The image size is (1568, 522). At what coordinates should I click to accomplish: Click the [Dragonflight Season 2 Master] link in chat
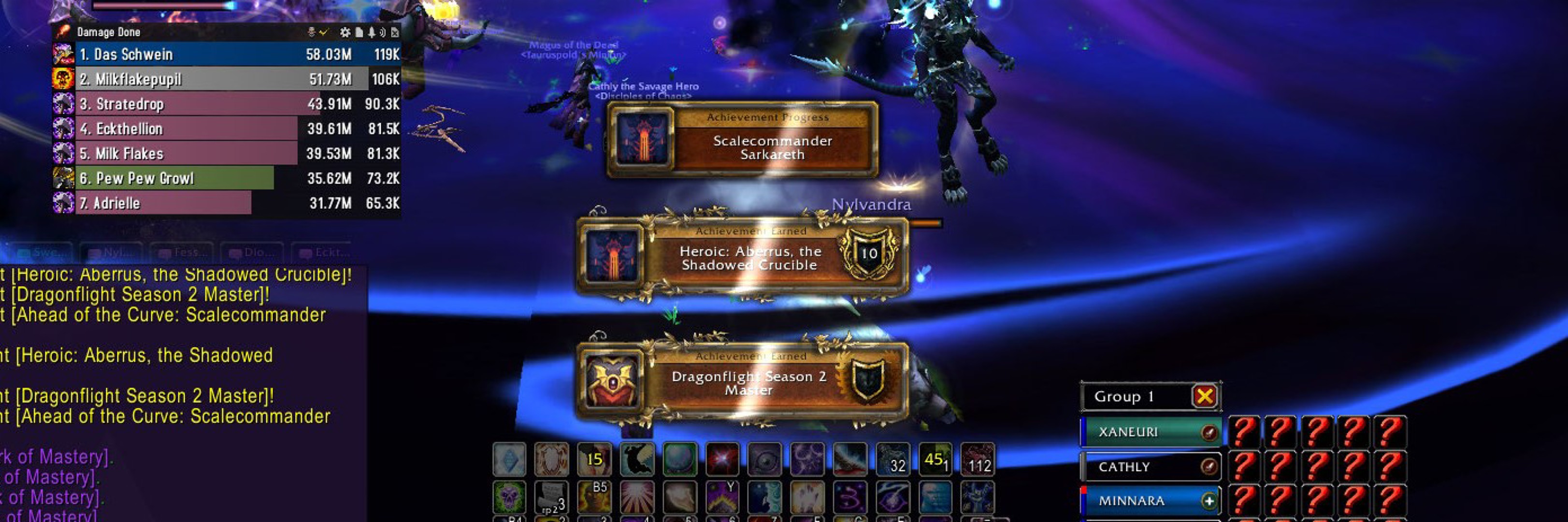tap(140, 295)
